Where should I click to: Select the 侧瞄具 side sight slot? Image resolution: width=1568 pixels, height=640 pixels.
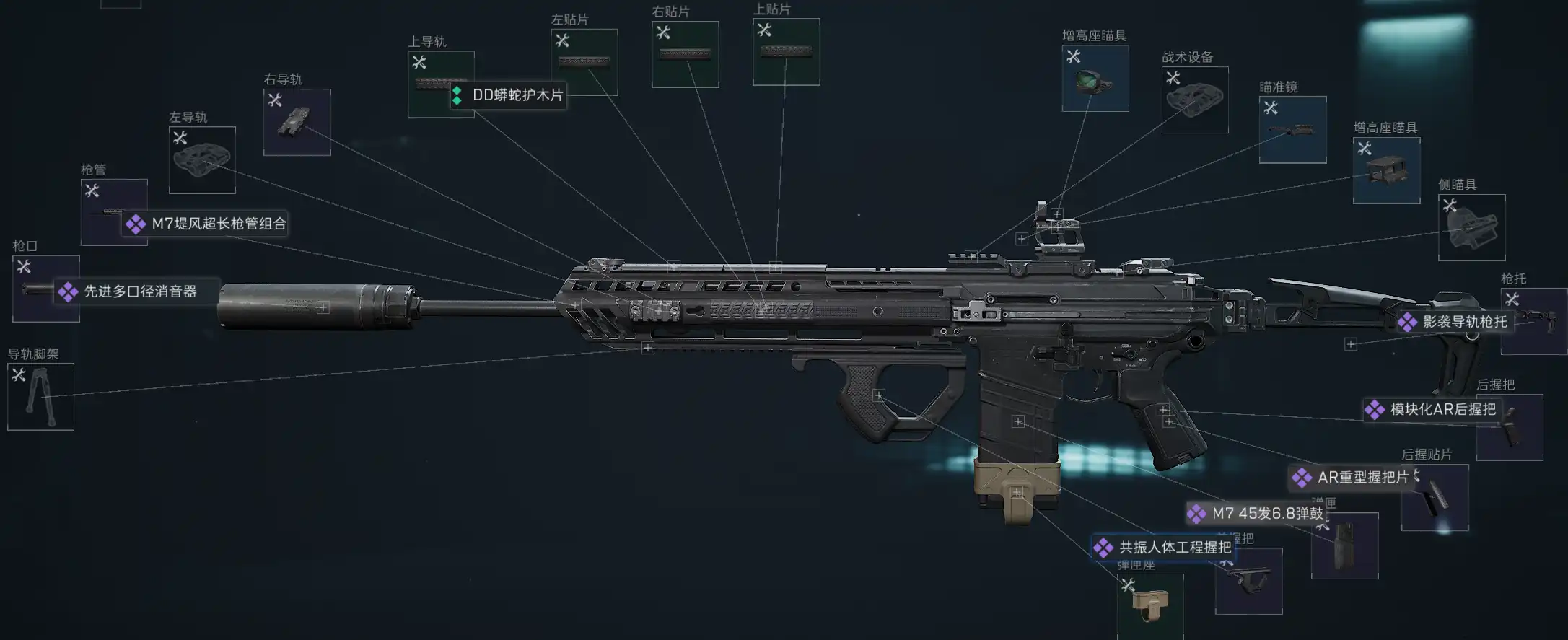pos(1471,227)
